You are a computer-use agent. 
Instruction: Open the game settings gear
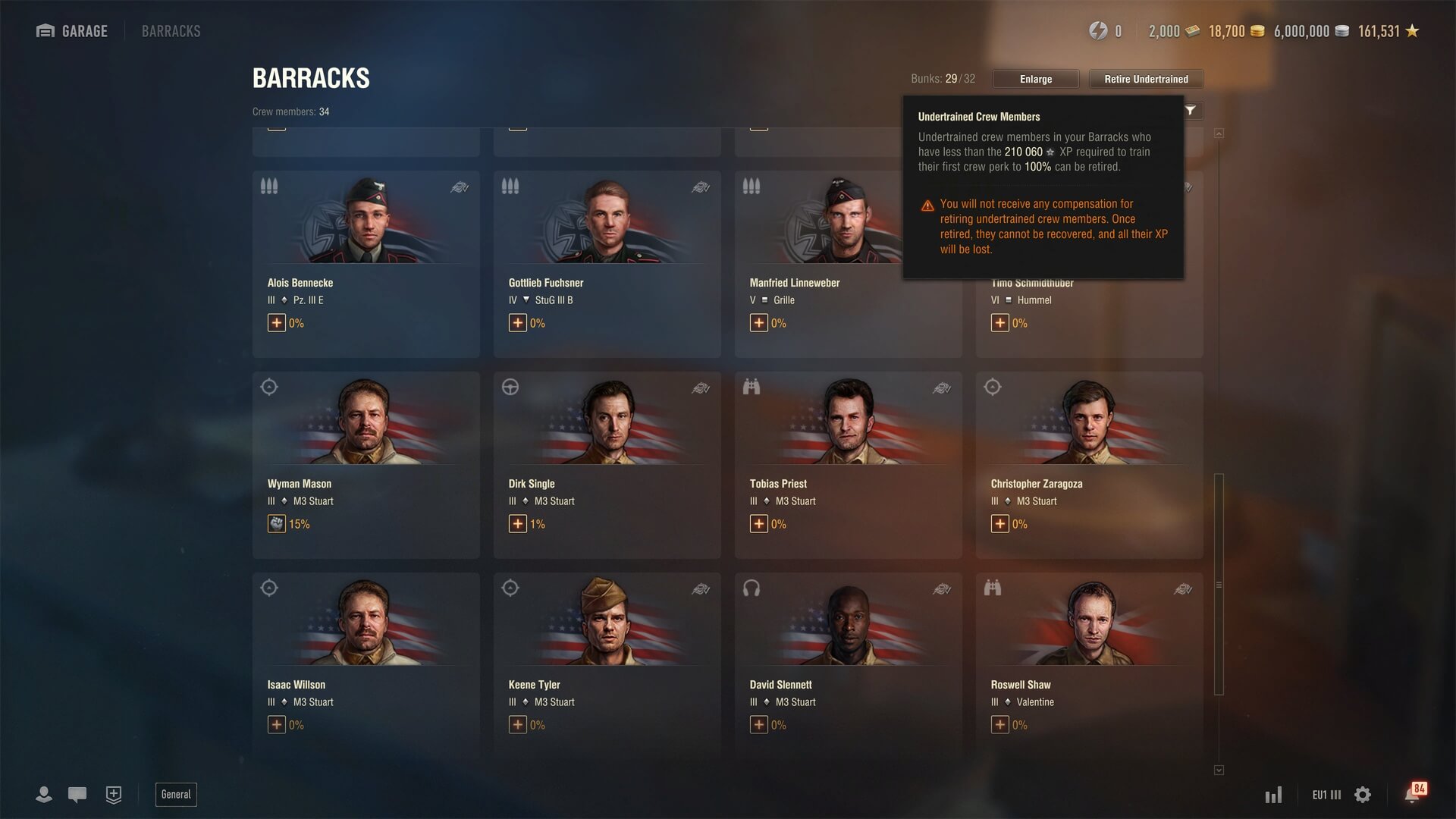coord(1363,795)
